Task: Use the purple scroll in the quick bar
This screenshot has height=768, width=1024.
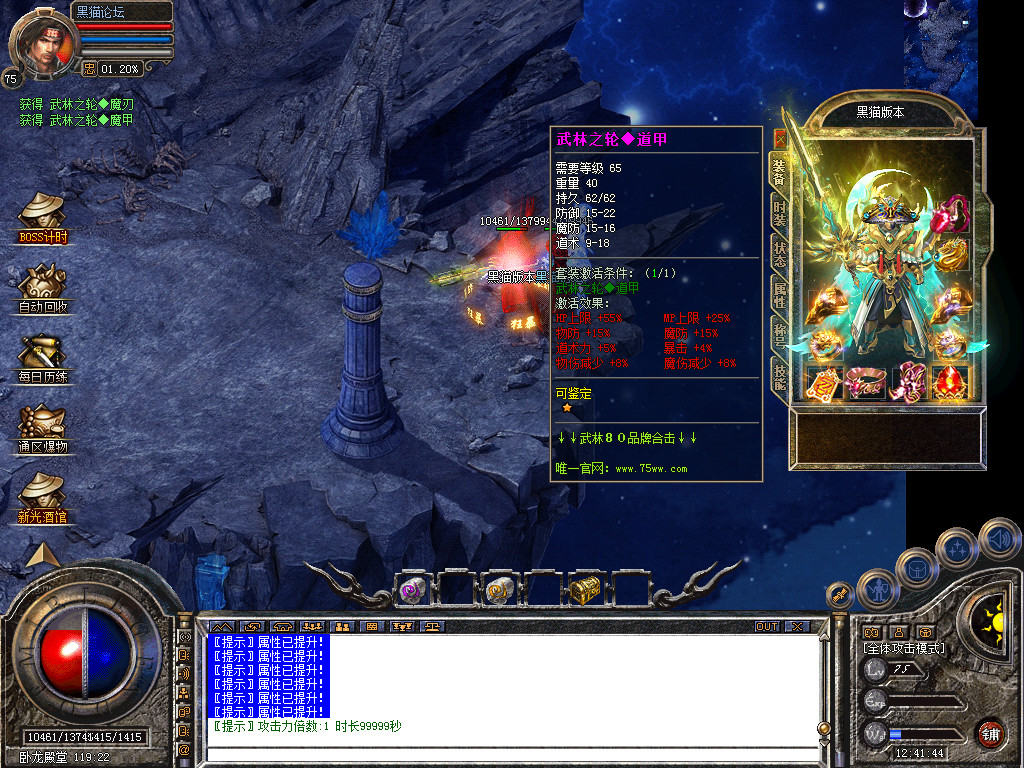Action: [x=411, y=592]
